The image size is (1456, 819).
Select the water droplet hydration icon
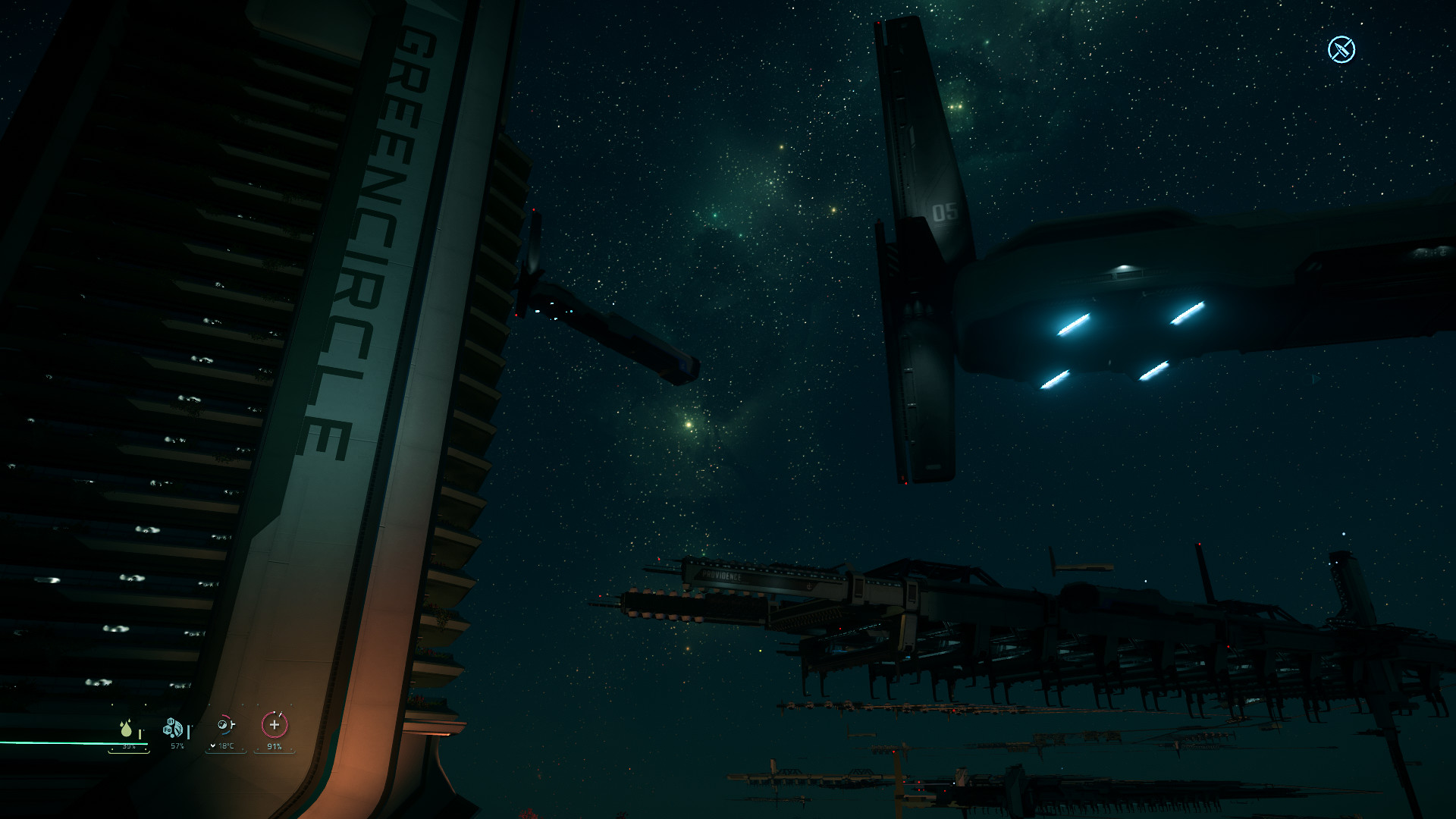(127, 728)
